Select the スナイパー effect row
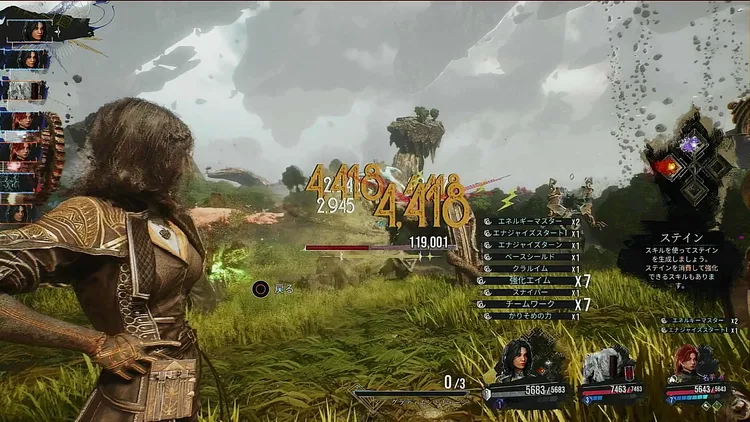 [530, 292]
